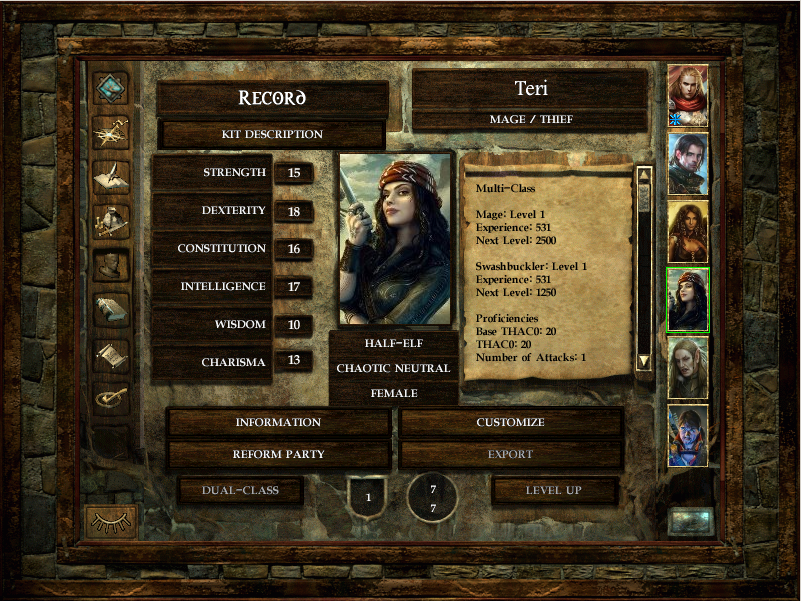This screenshot has width=801, height=601.
Task: Select the blue-skinned character portrait
Action: pos(688,435)
